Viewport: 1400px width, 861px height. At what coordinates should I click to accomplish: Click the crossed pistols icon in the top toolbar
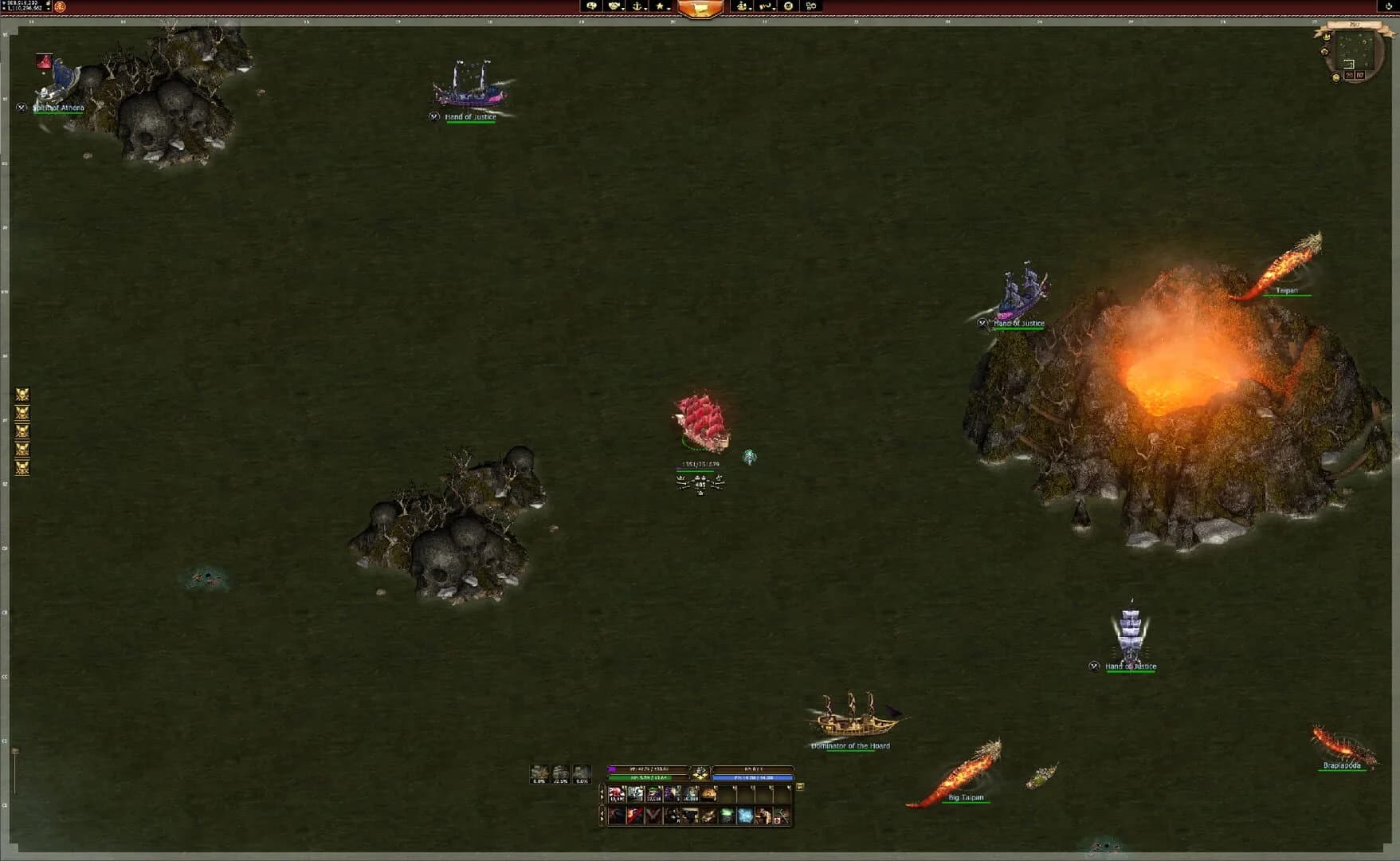tap(765, 6)
